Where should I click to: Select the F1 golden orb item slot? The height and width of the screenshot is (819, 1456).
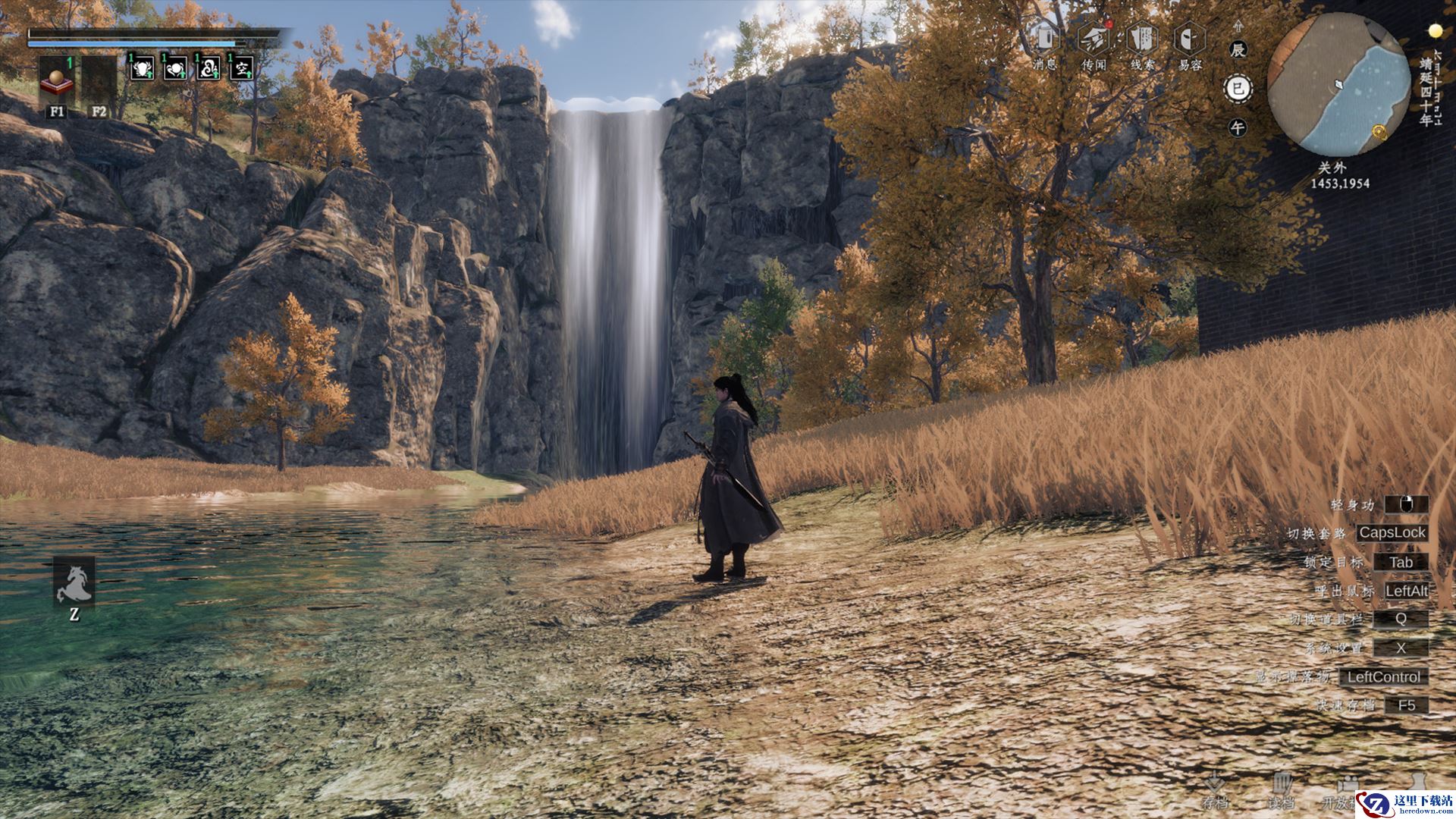tap(57, 80)
